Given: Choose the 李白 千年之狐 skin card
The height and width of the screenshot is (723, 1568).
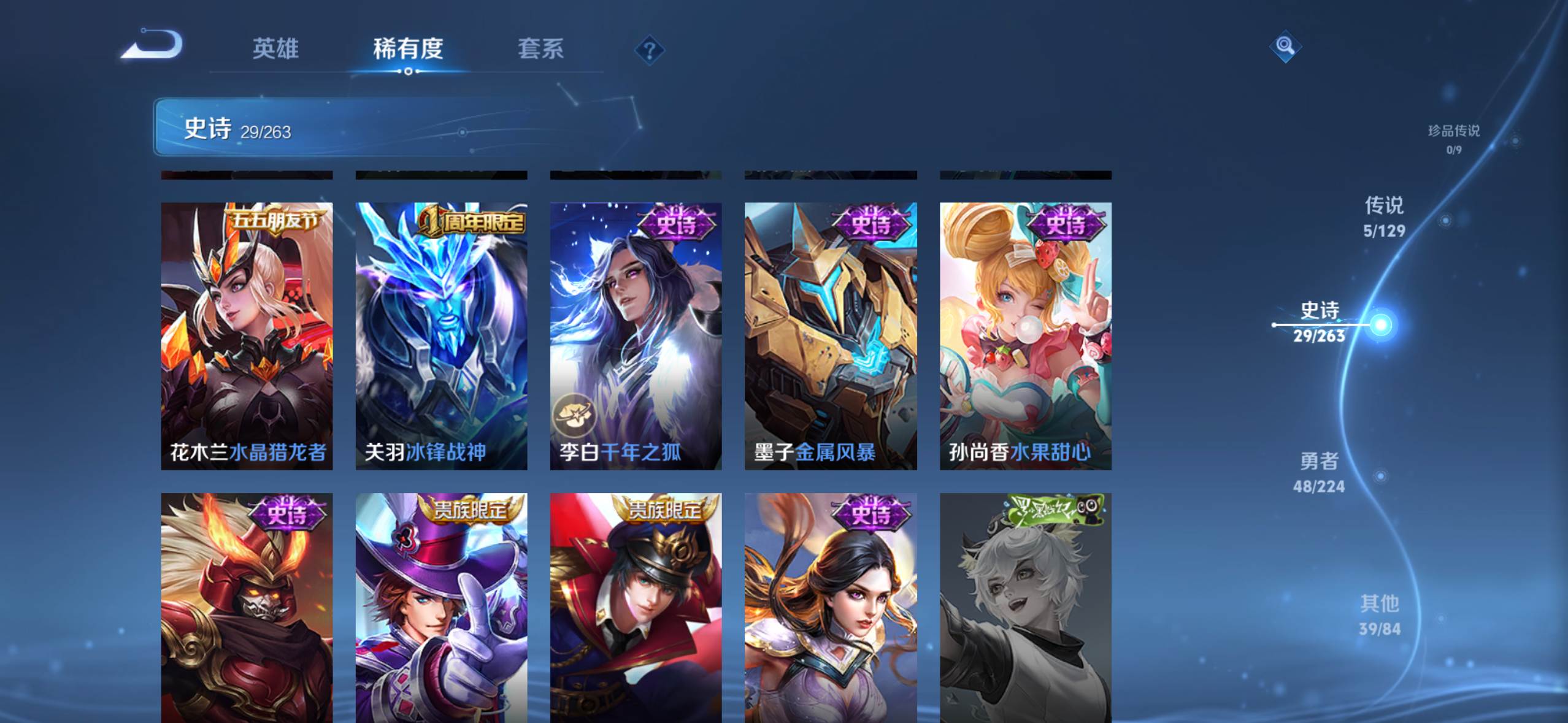Looking at the screenshot, I should (x=636, y=336).
